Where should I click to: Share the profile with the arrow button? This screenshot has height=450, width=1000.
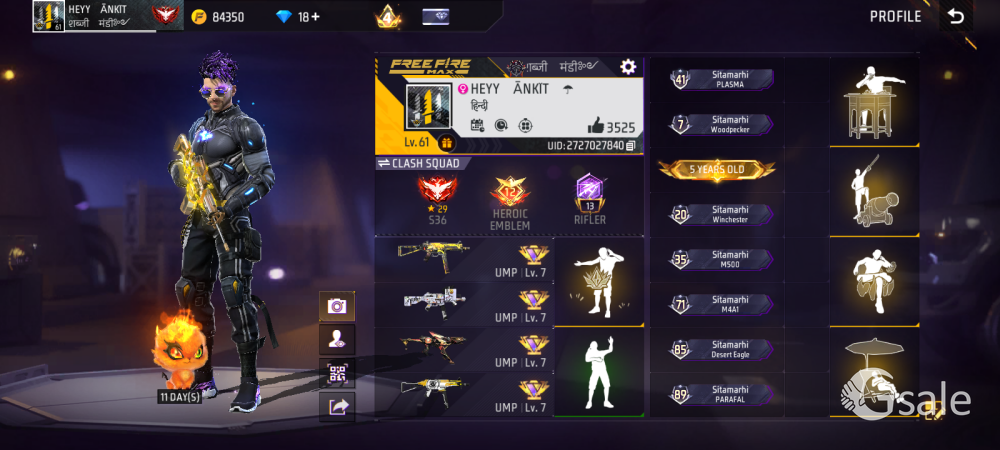(x=337, y=406)
